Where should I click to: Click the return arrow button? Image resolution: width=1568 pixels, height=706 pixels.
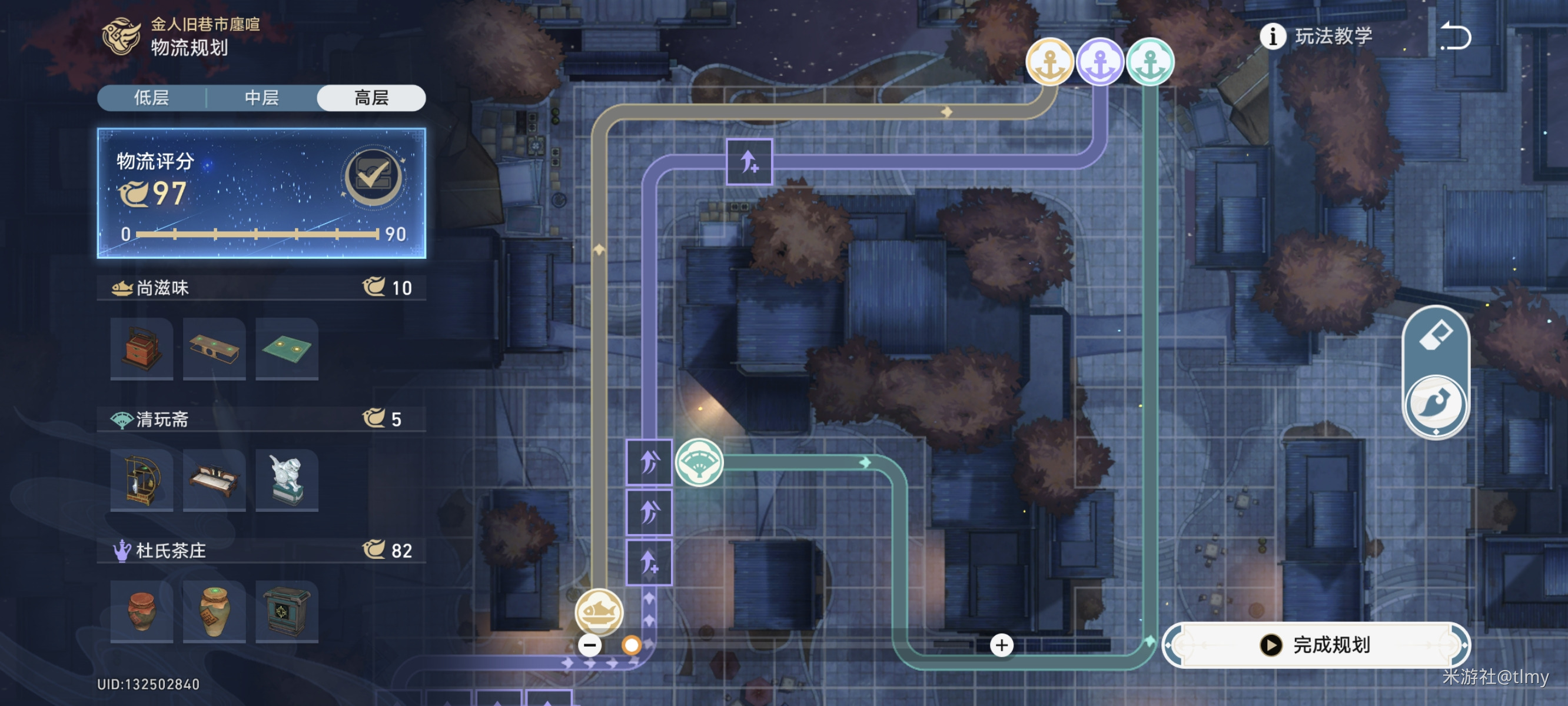click(x=1456, y=36)
